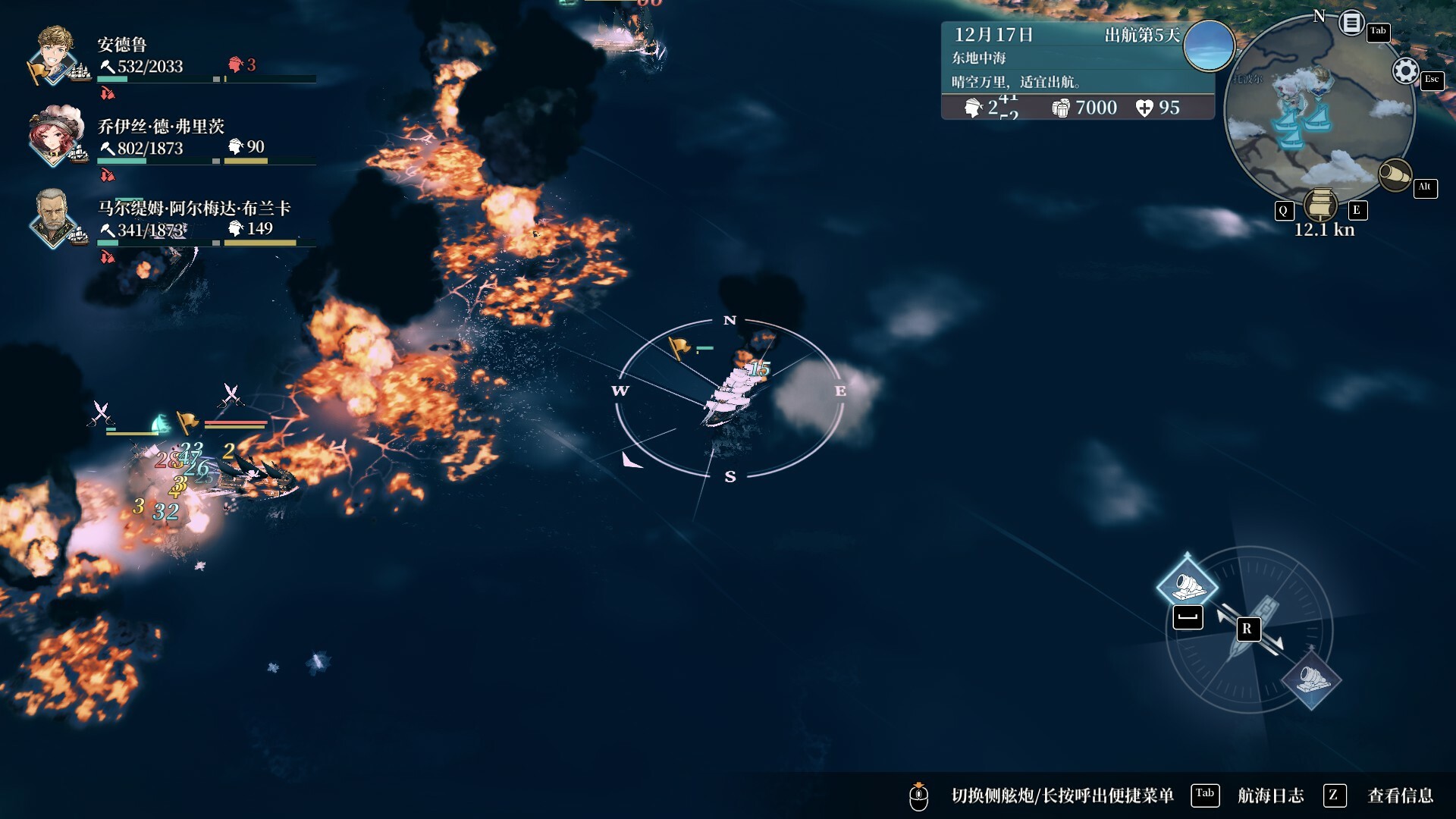Screen dimensions: 1456x819
Task: Select 马尔缇姆·阿尔梅达·布兰卡's portrait
Action: click(53, 217)
